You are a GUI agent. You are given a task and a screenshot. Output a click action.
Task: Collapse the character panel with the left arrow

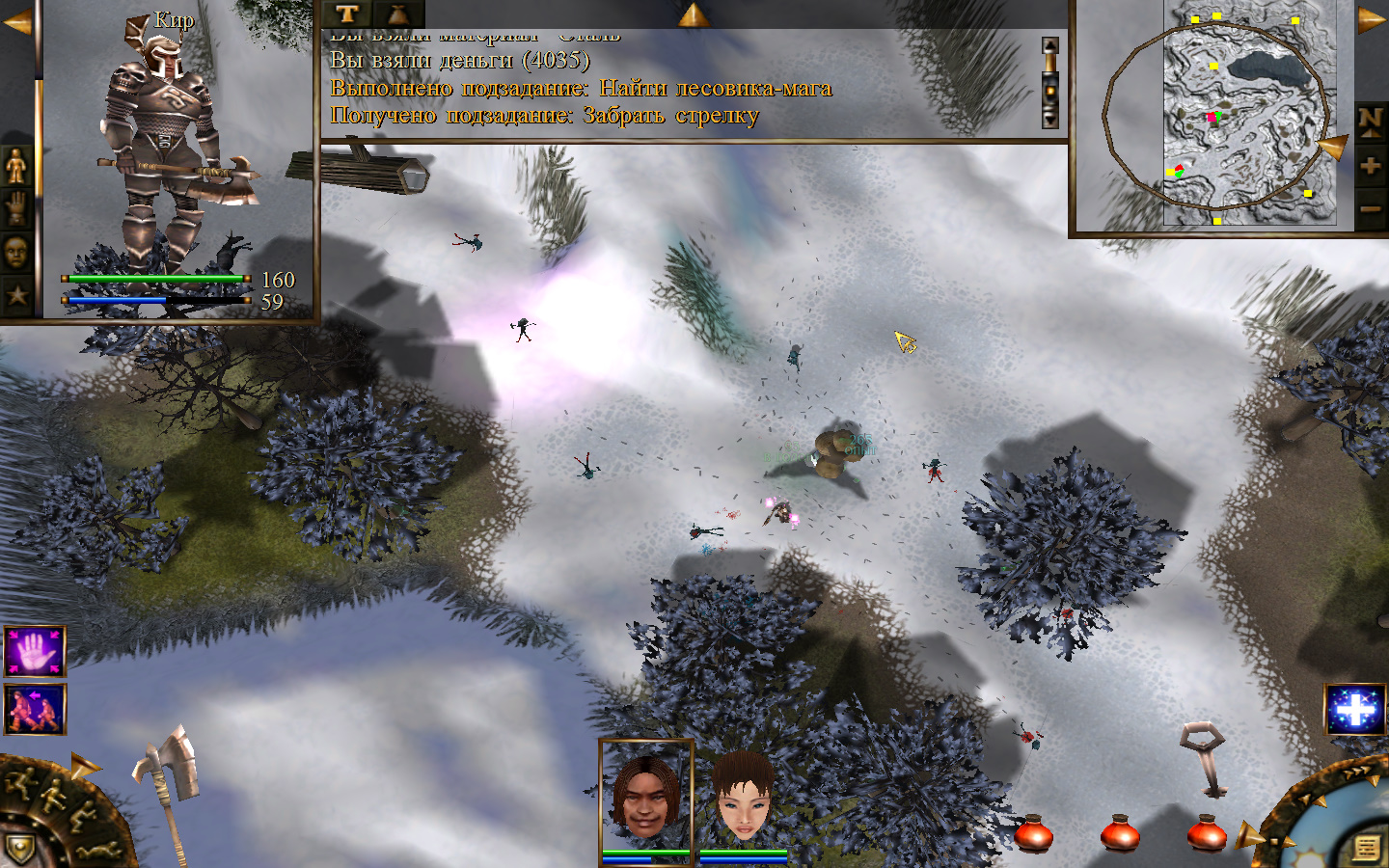pyautogui.click(x=16, y=21)
